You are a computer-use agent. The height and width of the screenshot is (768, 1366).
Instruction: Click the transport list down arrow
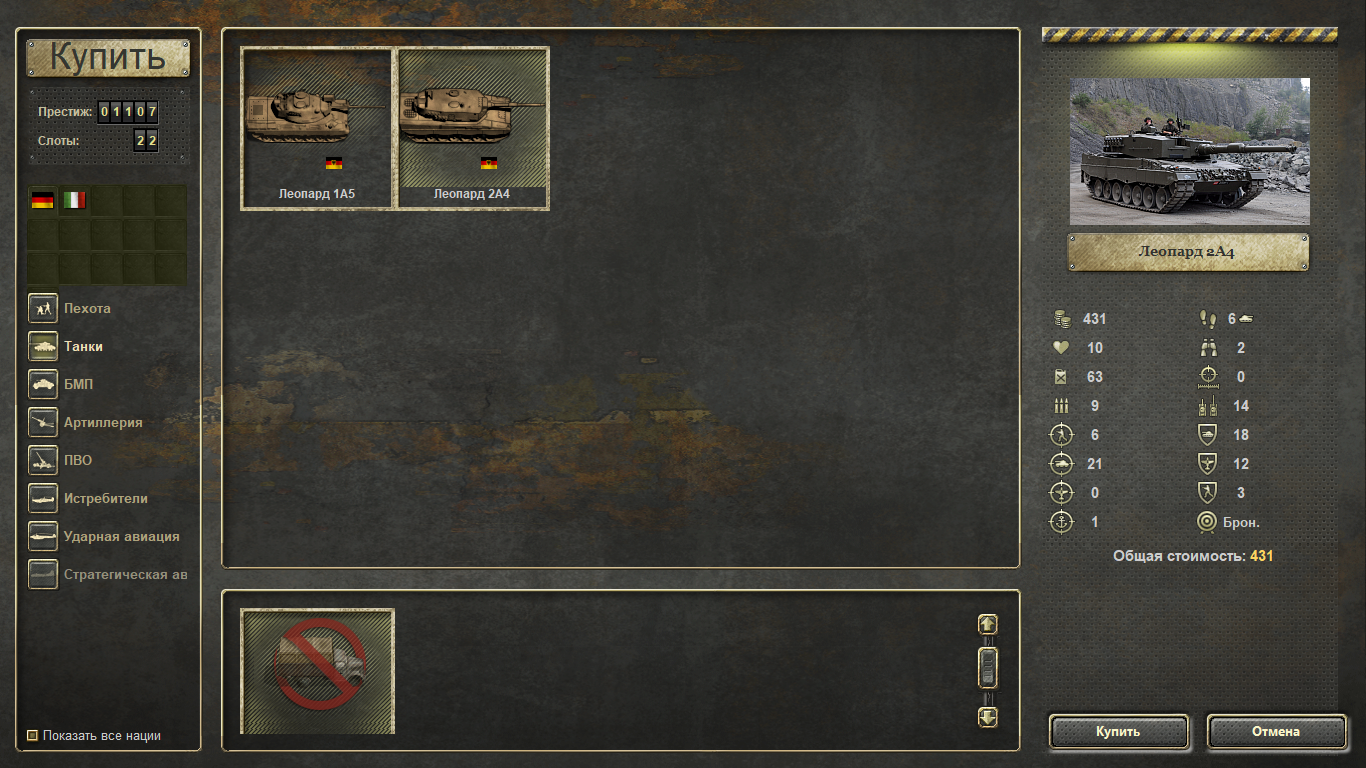987,717
